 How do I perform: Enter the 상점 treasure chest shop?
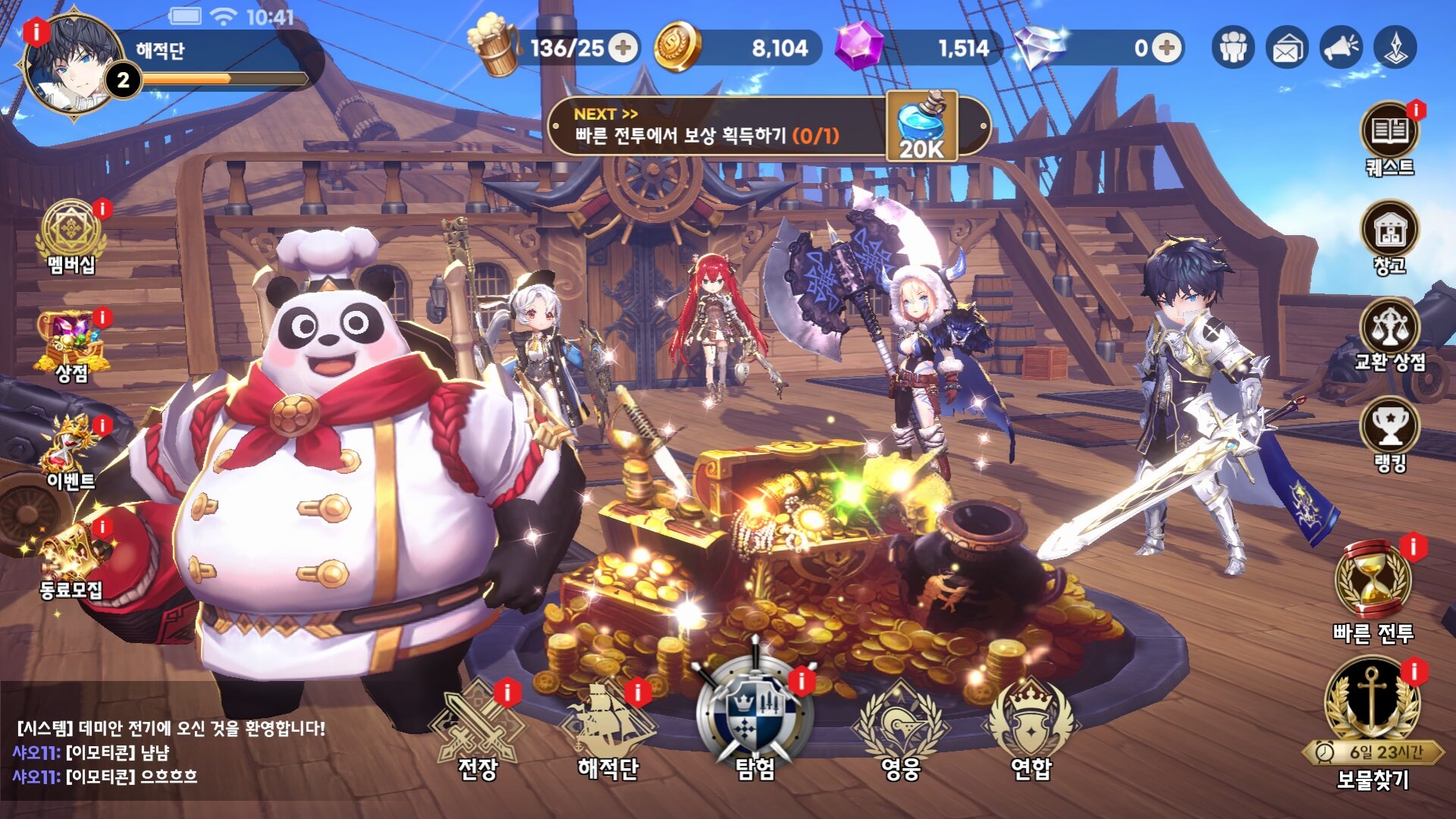tap(71, 345)
